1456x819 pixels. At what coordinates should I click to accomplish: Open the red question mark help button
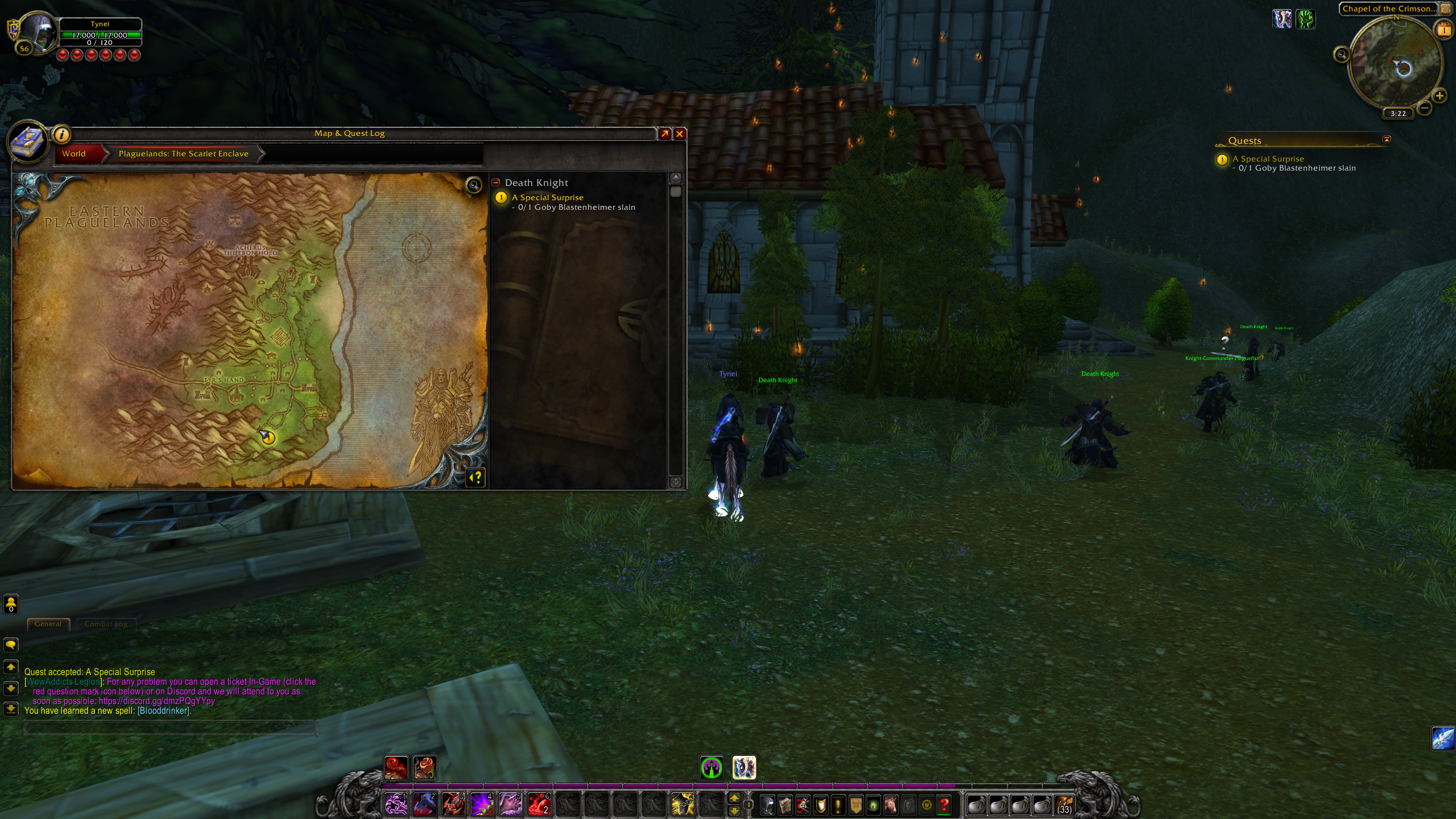944,805
